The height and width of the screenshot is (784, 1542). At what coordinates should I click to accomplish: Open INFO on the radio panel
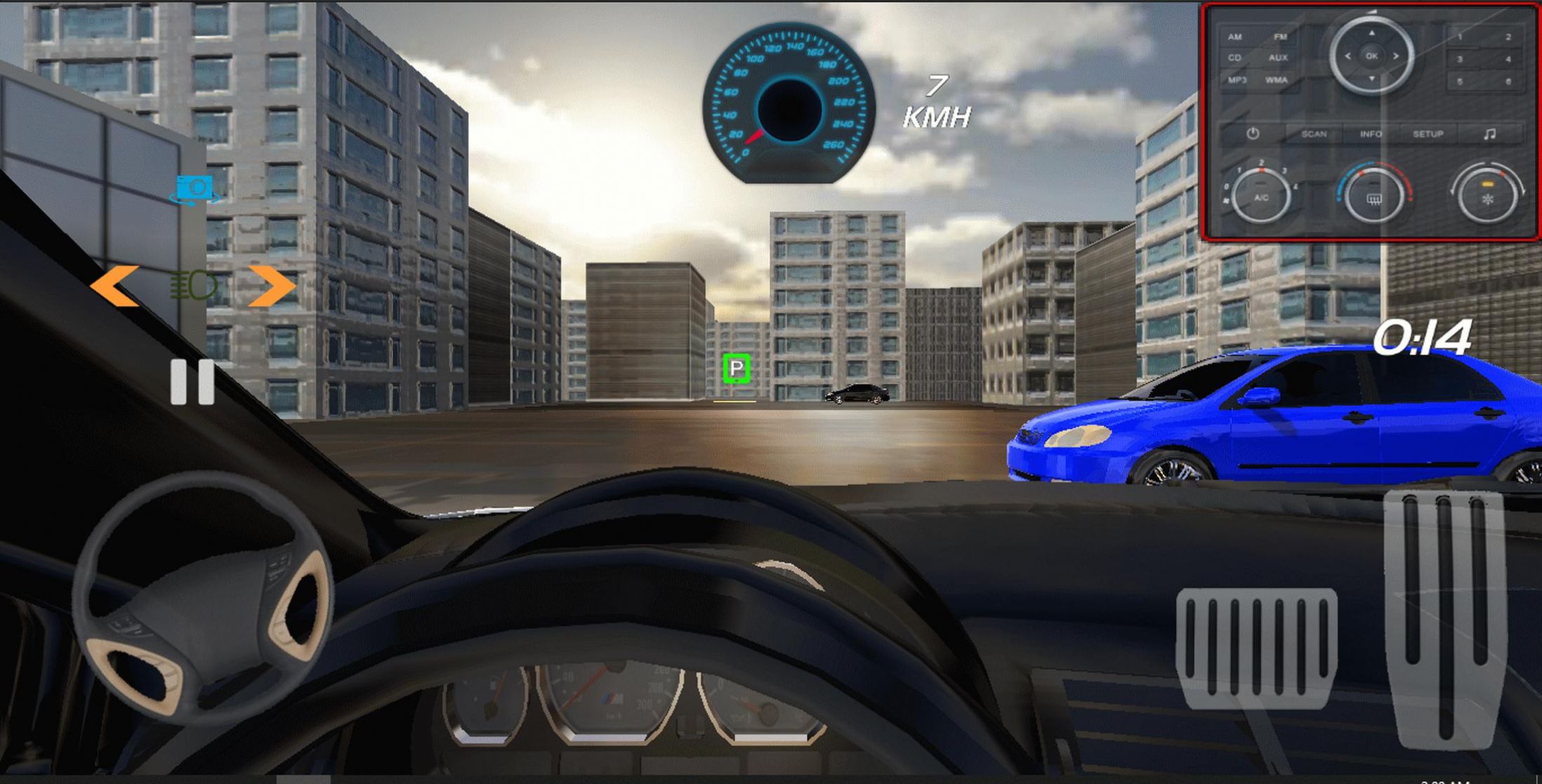pyautogui.click(x=1371, y=133)
